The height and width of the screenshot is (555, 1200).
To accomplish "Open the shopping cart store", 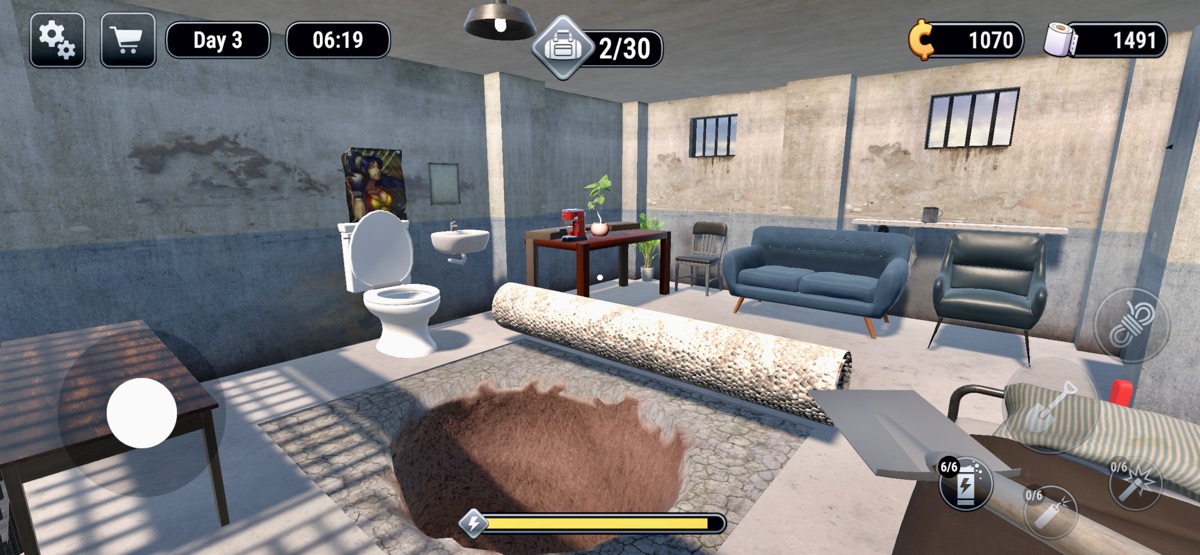I will coord(127,40).
